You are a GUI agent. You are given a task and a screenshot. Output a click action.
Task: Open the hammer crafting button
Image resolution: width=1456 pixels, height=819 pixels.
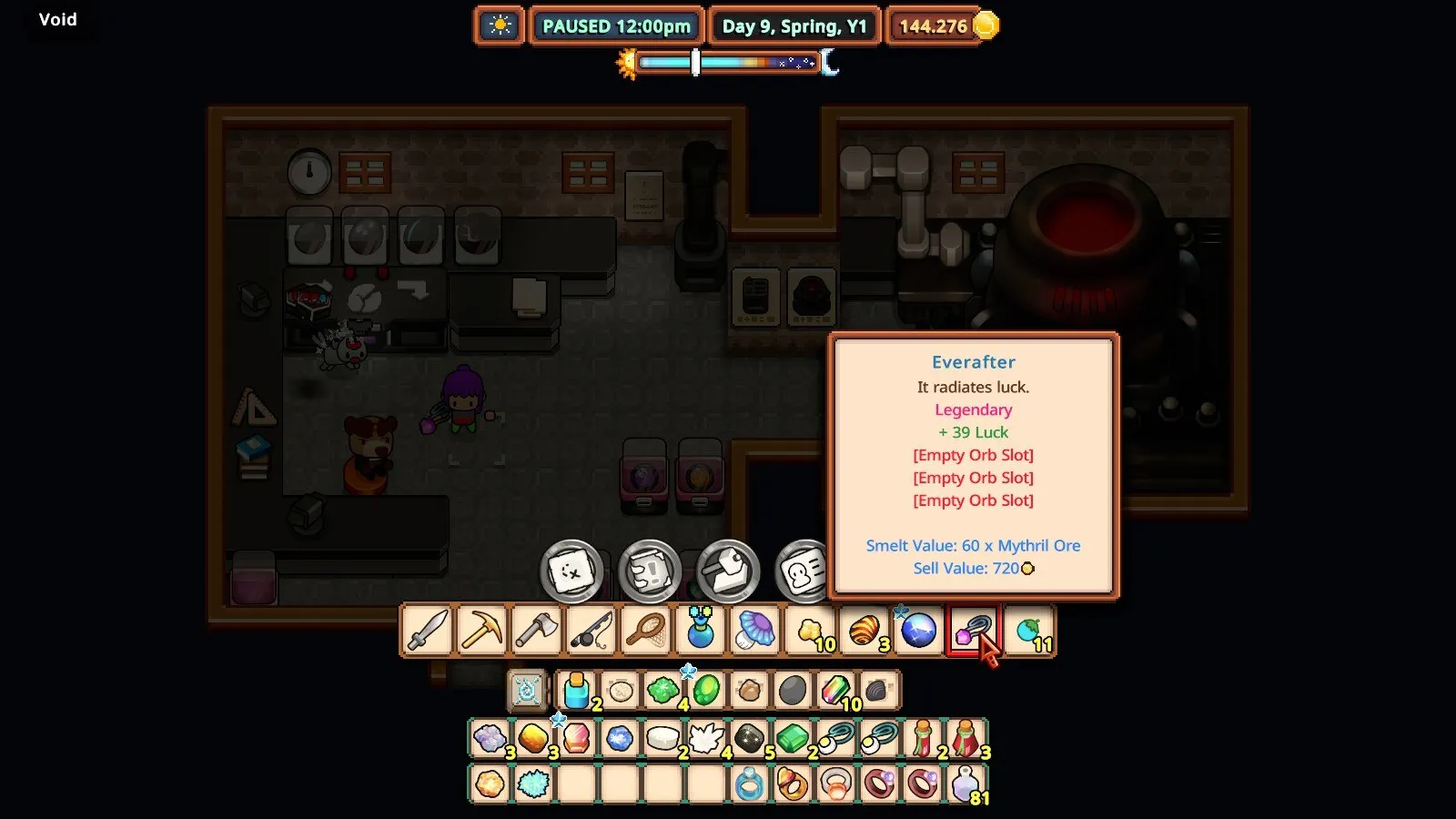[728, 572]
